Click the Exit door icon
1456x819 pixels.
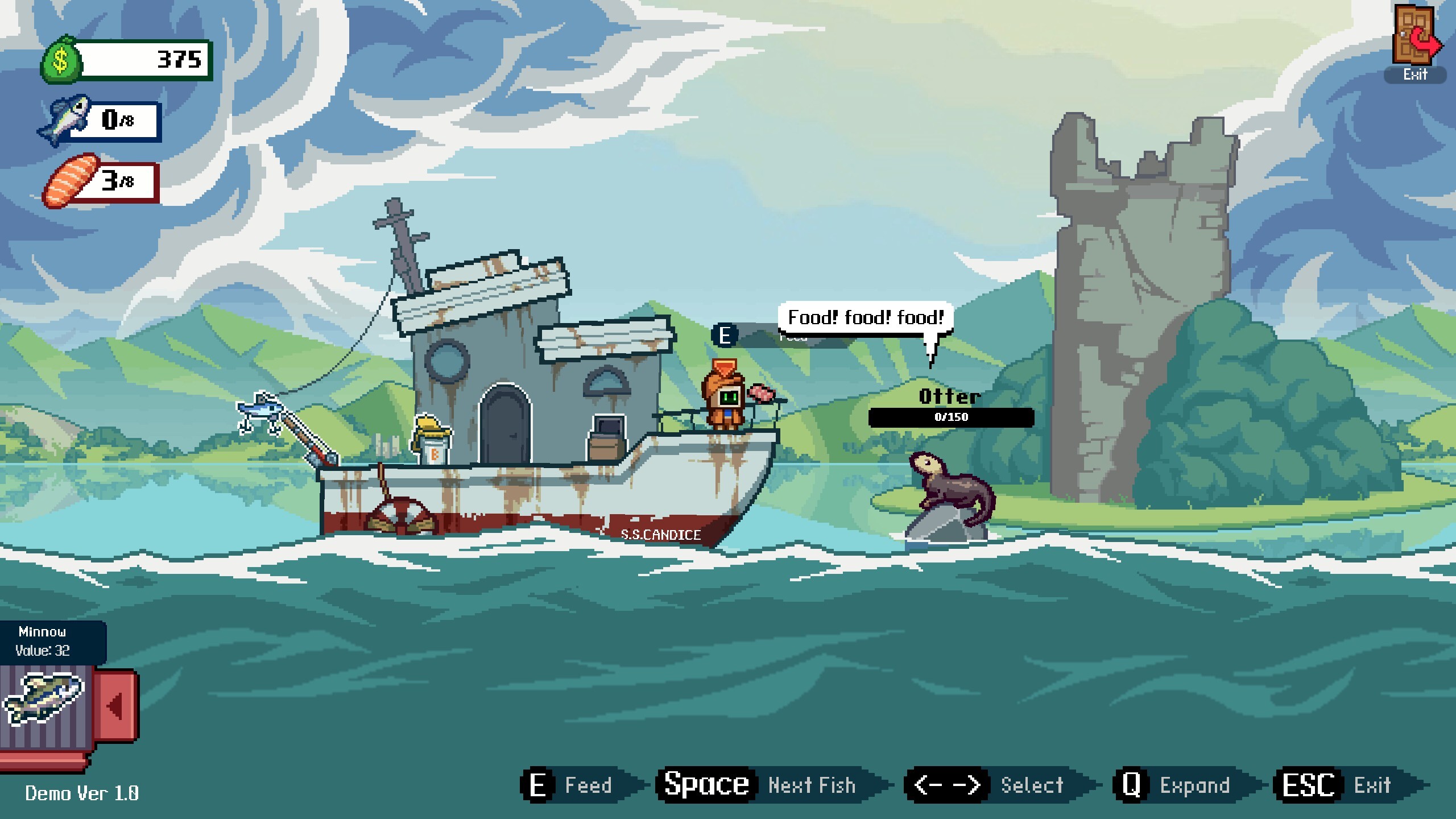coord(1415,36)
